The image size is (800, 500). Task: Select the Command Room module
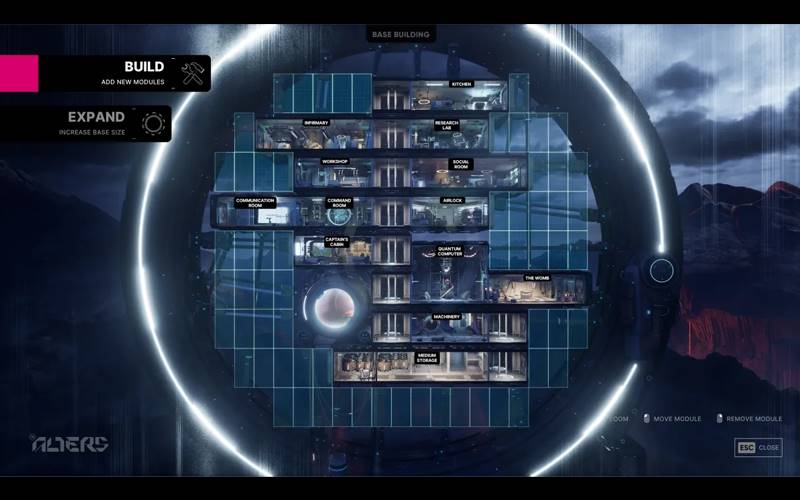[340, 211]
